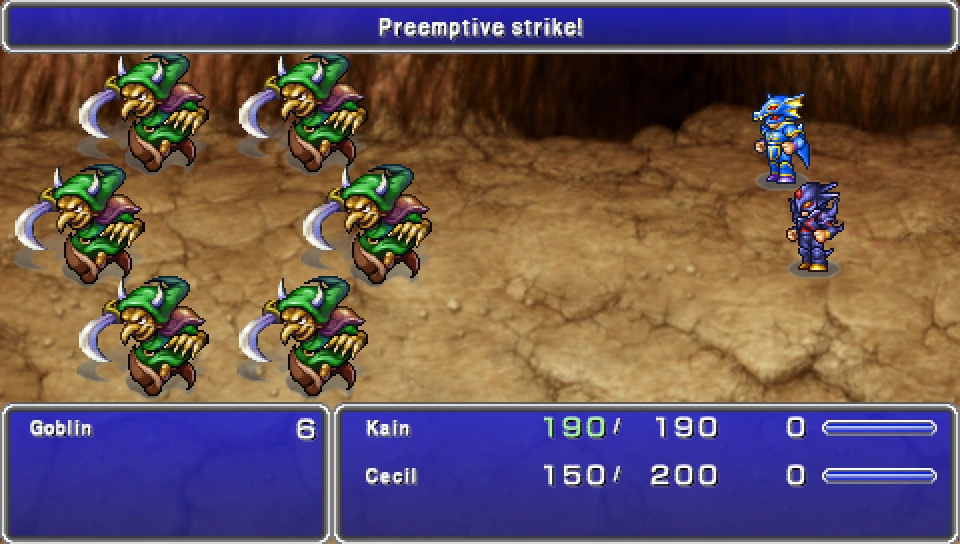Select Kain in the party list
Screen dimensions: 960x544
(x=388, y=429)
